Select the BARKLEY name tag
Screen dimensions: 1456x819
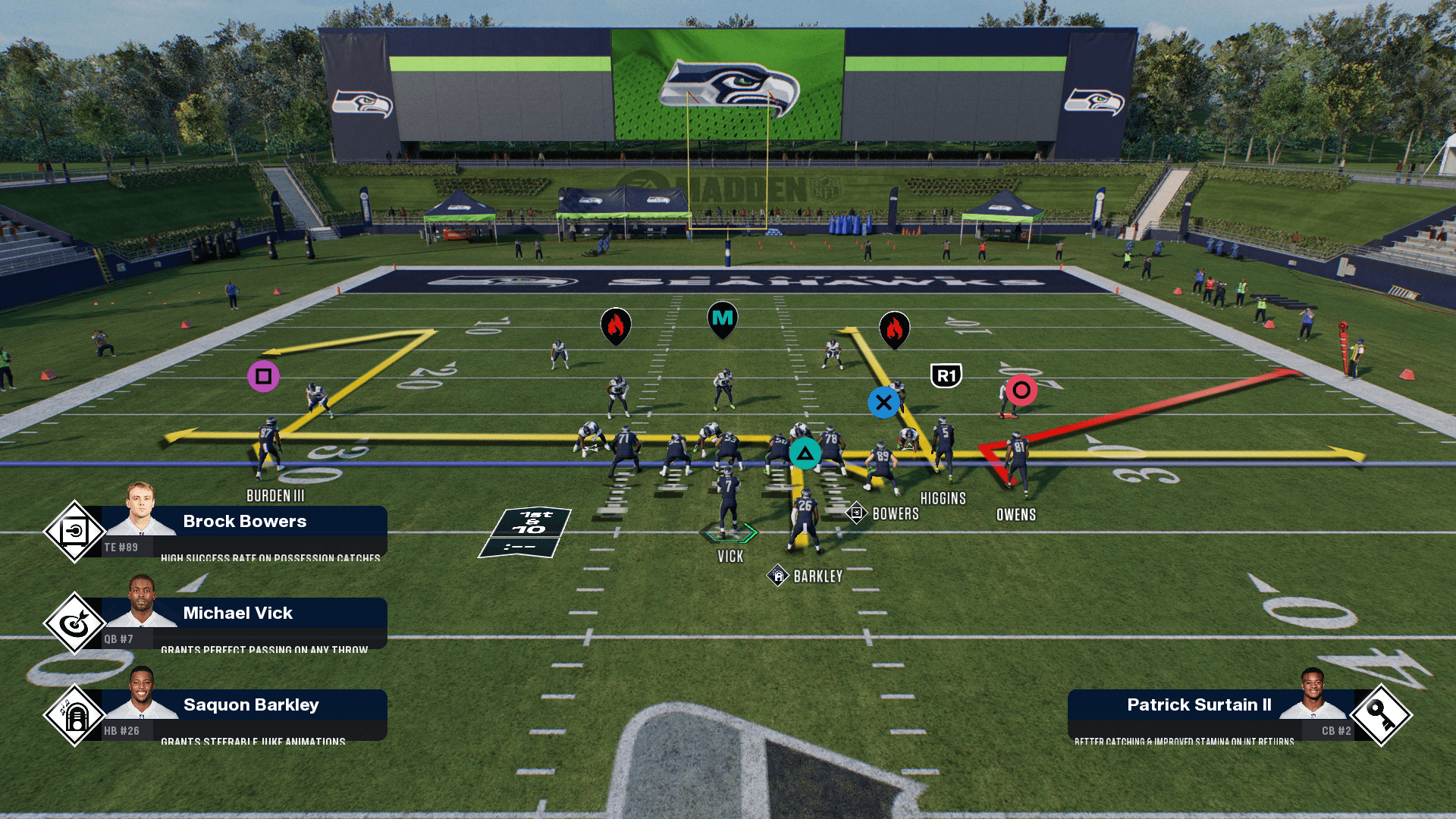click(817, 576)
